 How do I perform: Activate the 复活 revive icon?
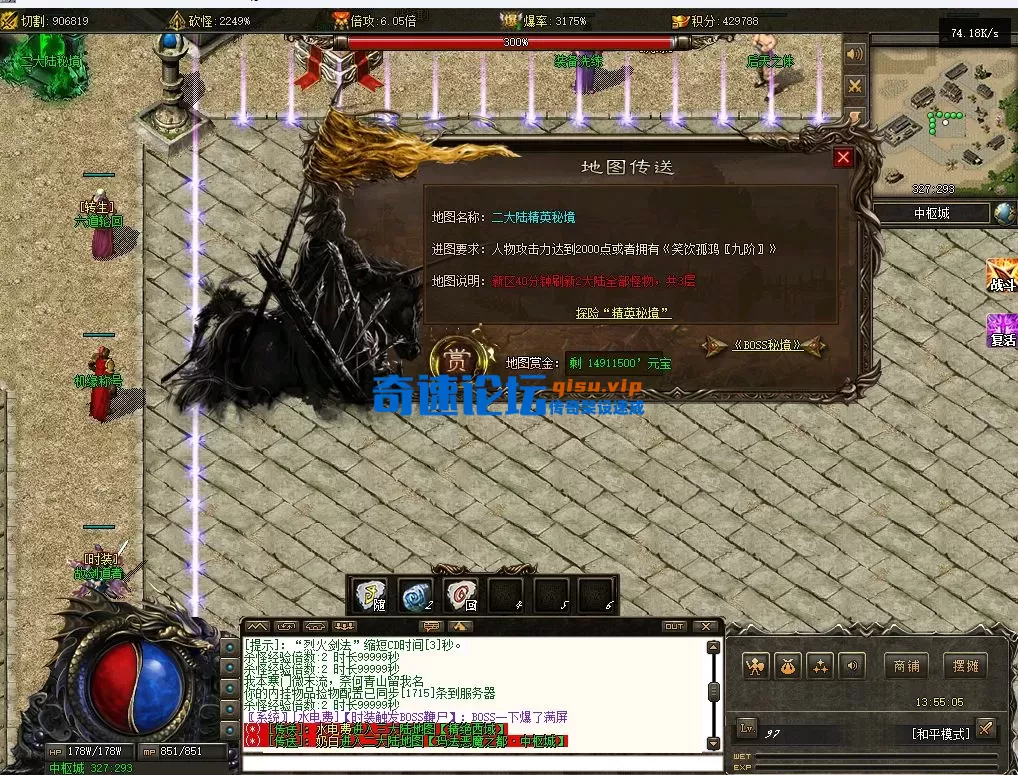click(1001, 328)
